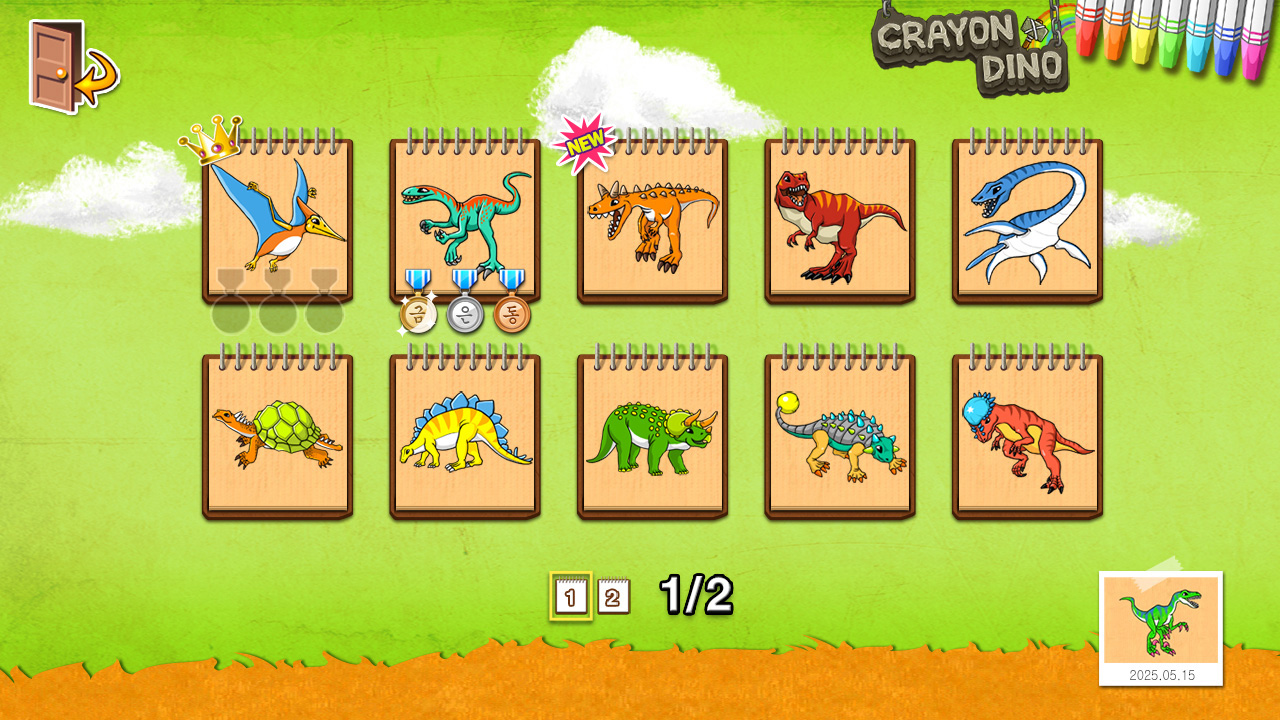Open the yellow Stegosaurus coloring page
The height and width of the screenshot is (720, 1280).
click(463, 435)
